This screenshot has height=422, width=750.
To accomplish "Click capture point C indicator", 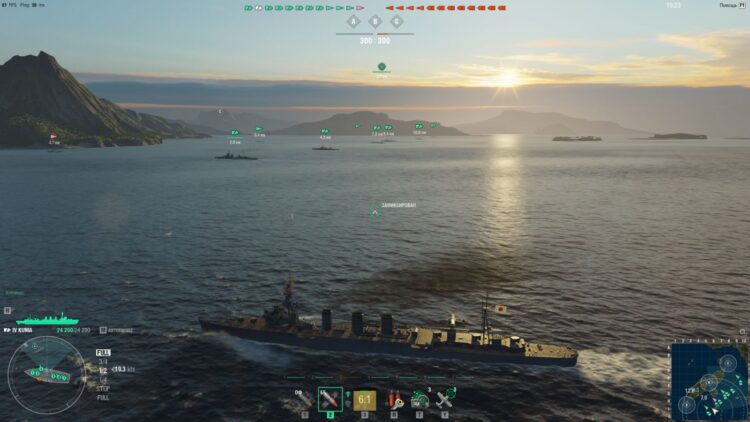I will [397, 21].
